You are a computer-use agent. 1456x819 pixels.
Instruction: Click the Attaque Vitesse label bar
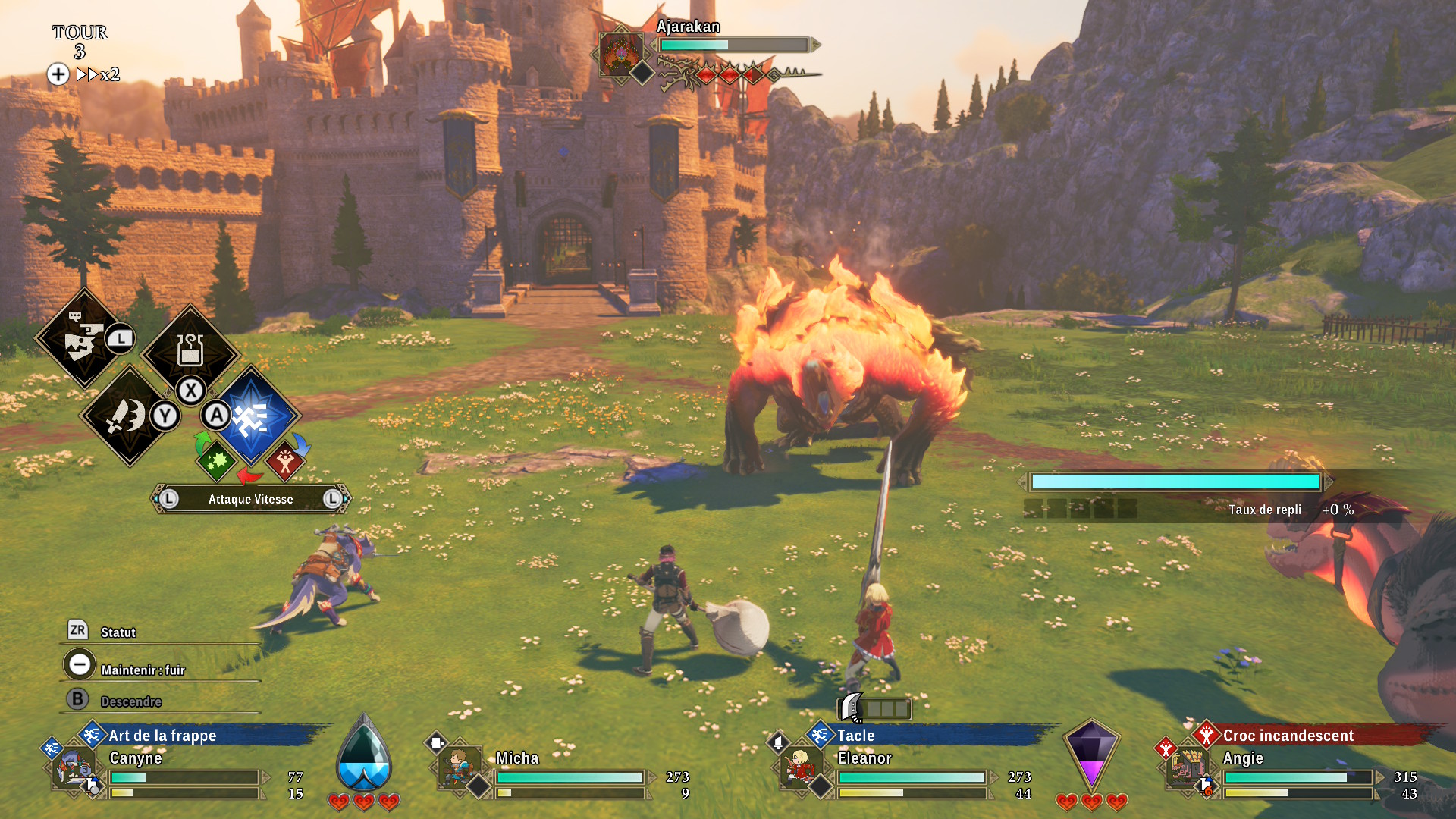pos(250,499)
